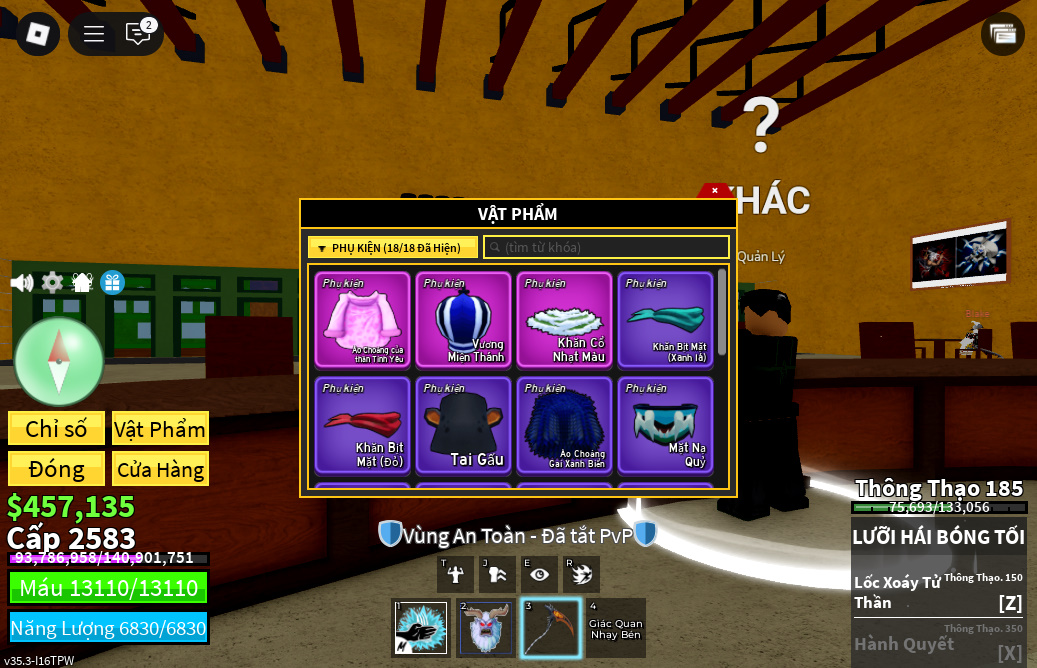Click the Vật Phẩm inventory button
The width and height of the screenshot is (1037, 668).
pos(160,429)
